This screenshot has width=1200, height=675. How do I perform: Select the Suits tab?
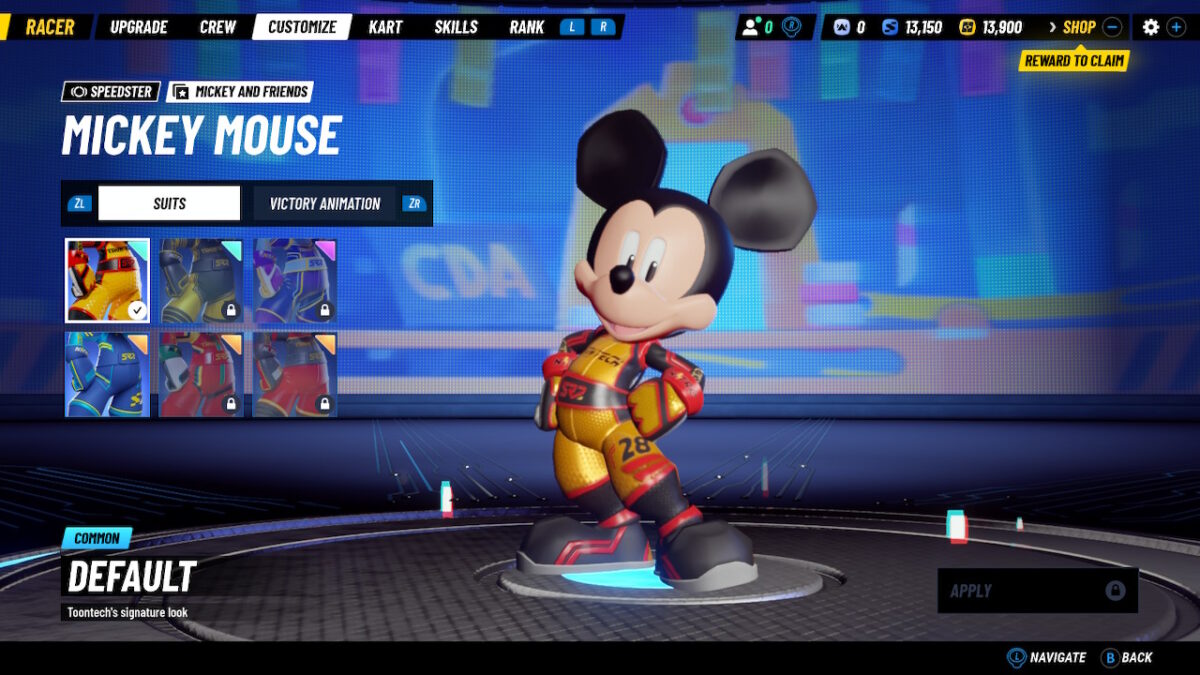click(169, 203)
